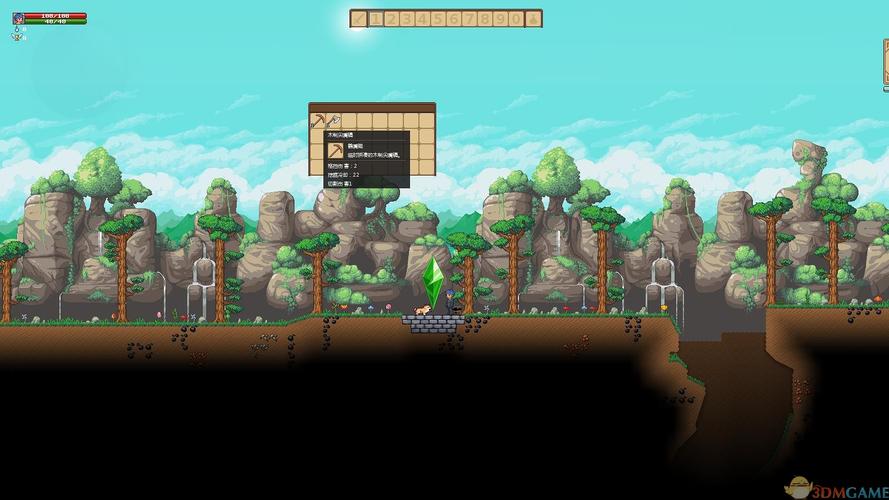
Task: Select hotbar slot 9
Action: tap(500, 18)
